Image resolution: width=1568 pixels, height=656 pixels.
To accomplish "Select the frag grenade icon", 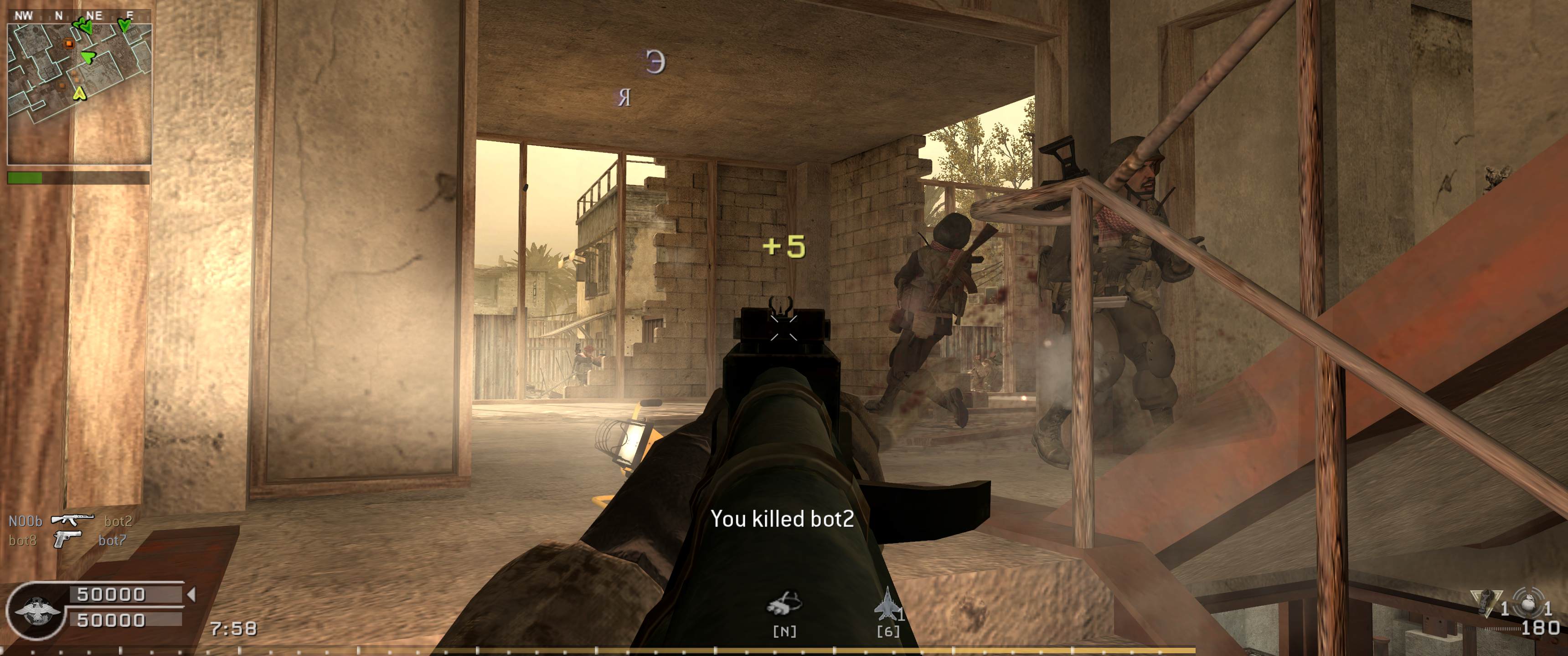I will [x=1528, y=606].
